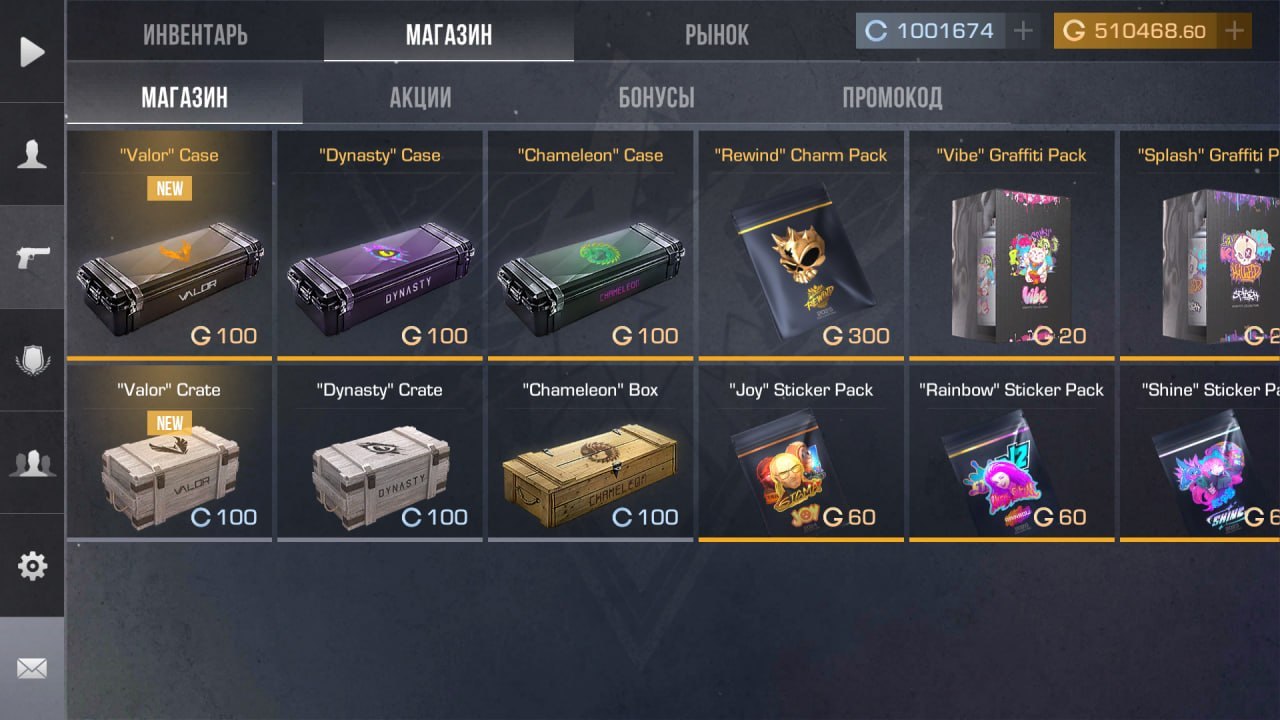Screen dimensions: 1280x720
Task: Add gold currency with the plus button
Action: click(1235, 31)
